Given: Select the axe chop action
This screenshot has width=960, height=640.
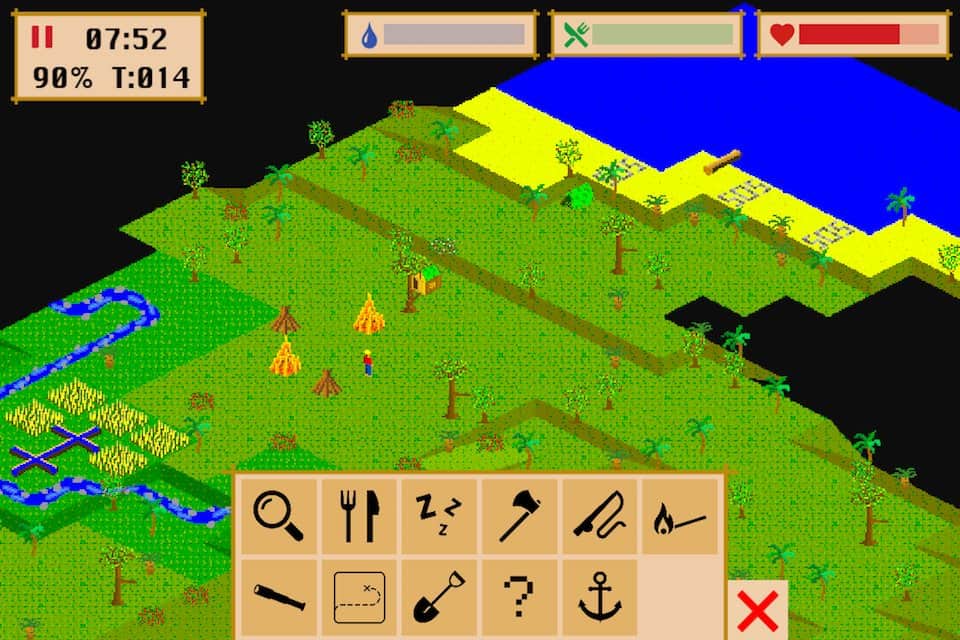Looking at the screenshot, I should (519, 515).
